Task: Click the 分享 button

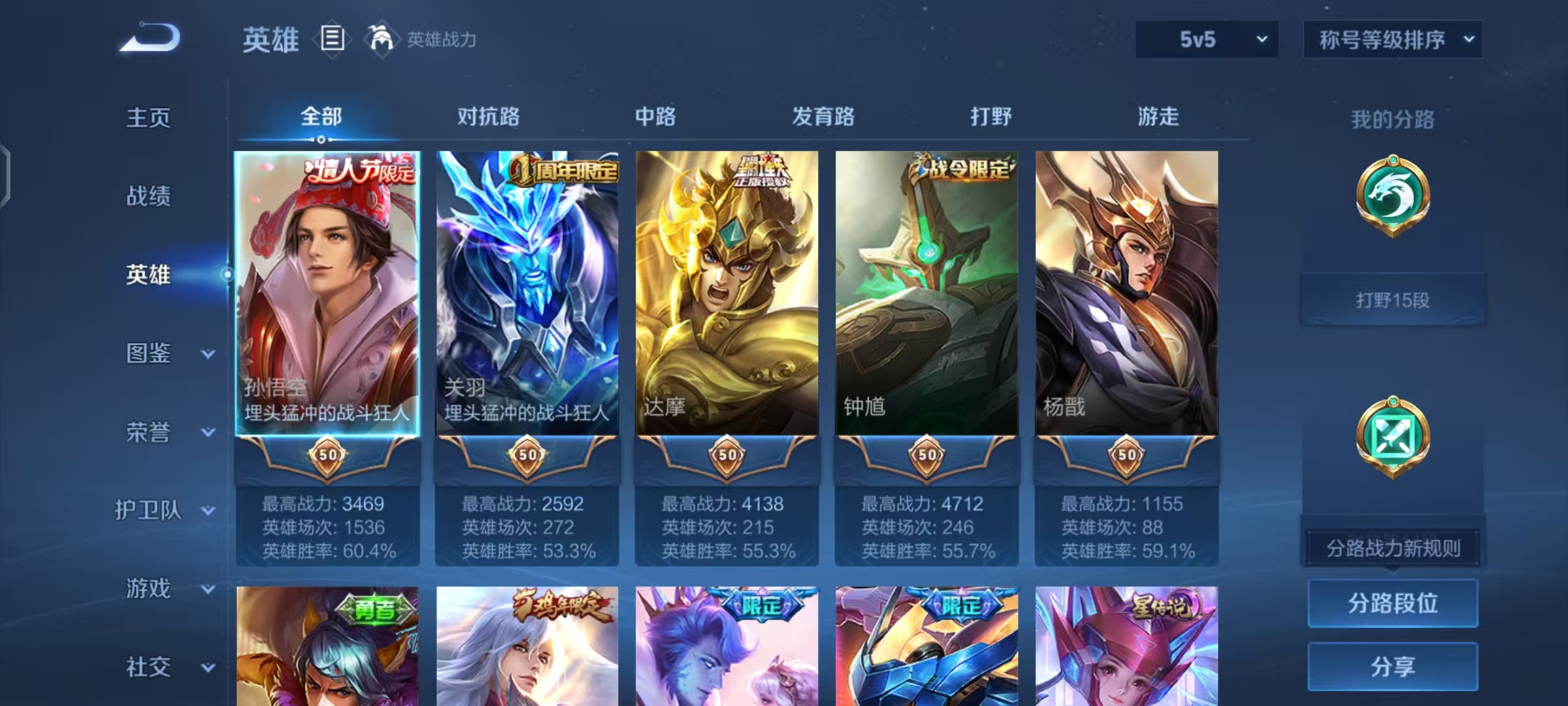Action: click(1393, 665)
